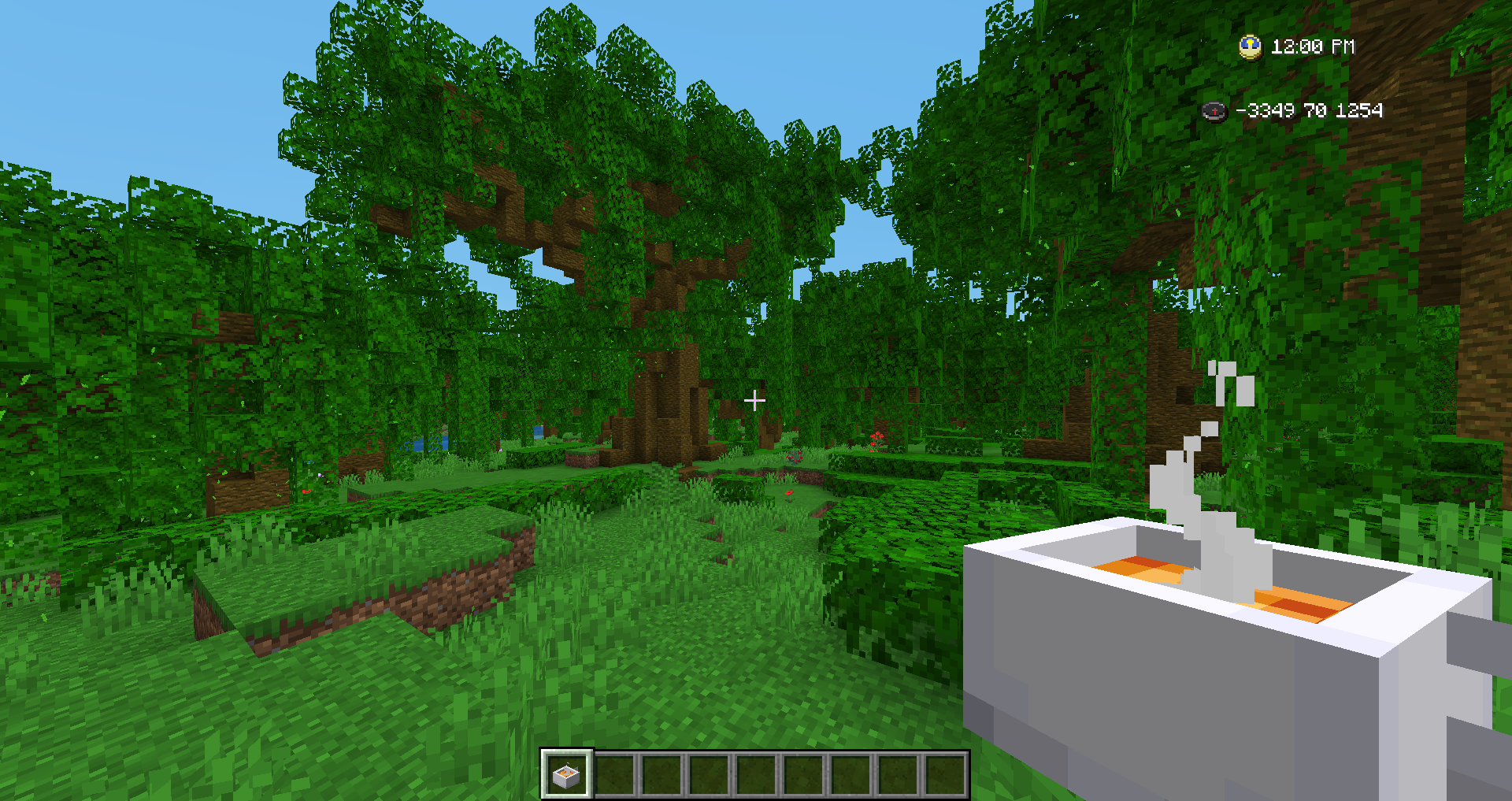The image size is (1512, 801).
Task: Click the crosshair at screen center
Action: (756, 400)
